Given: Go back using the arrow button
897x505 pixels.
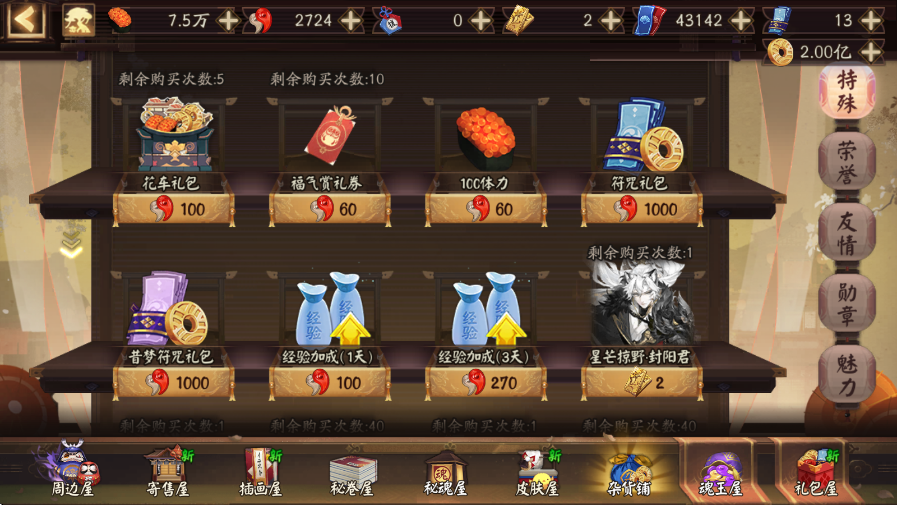Looking at the screenshot, I should (x=27, y=19).
